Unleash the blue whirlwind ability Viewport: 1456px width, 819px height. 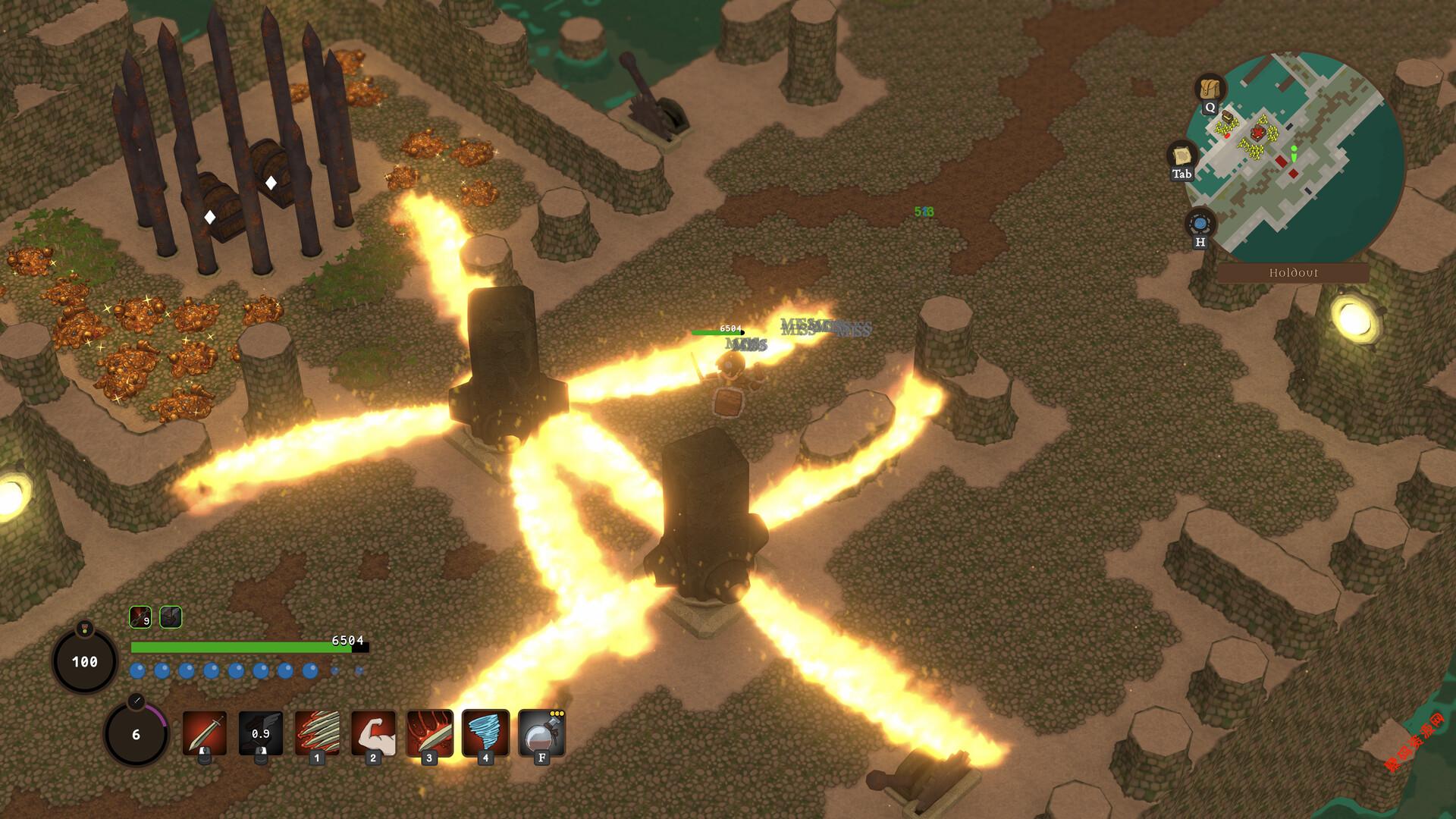pyautogui.click(x=485, y=733)
